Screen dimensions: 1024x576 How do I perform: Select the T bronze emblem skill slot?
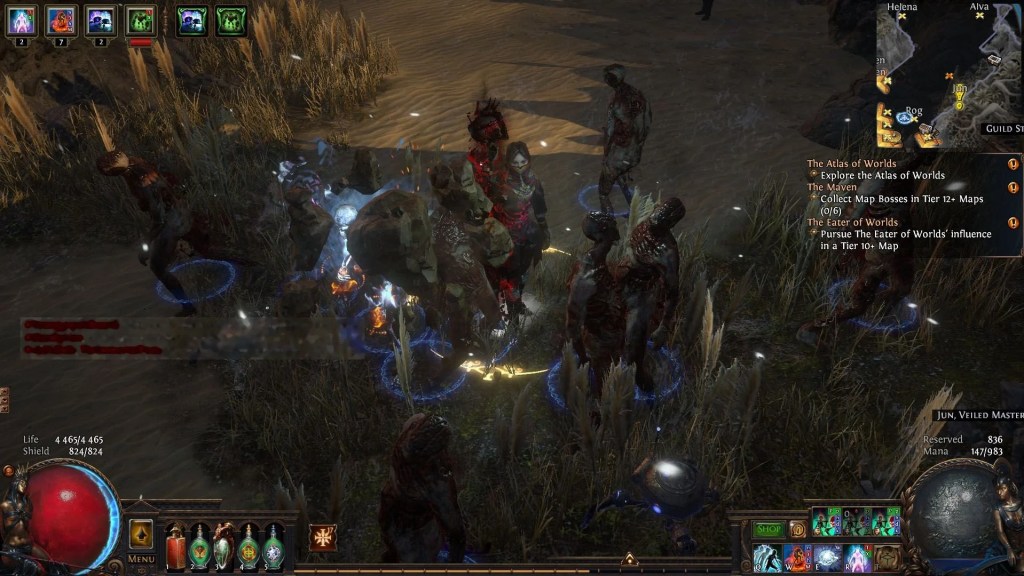point(887,557)
